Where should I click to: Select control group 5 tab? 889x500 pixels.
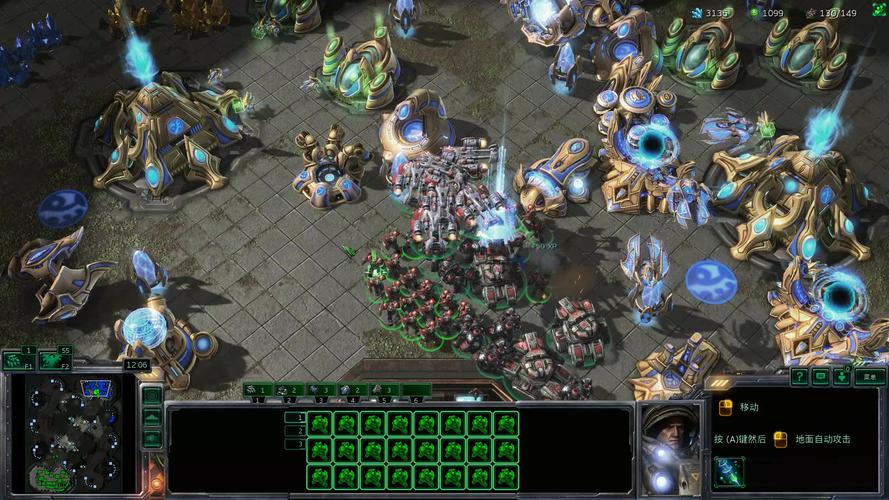385,390
